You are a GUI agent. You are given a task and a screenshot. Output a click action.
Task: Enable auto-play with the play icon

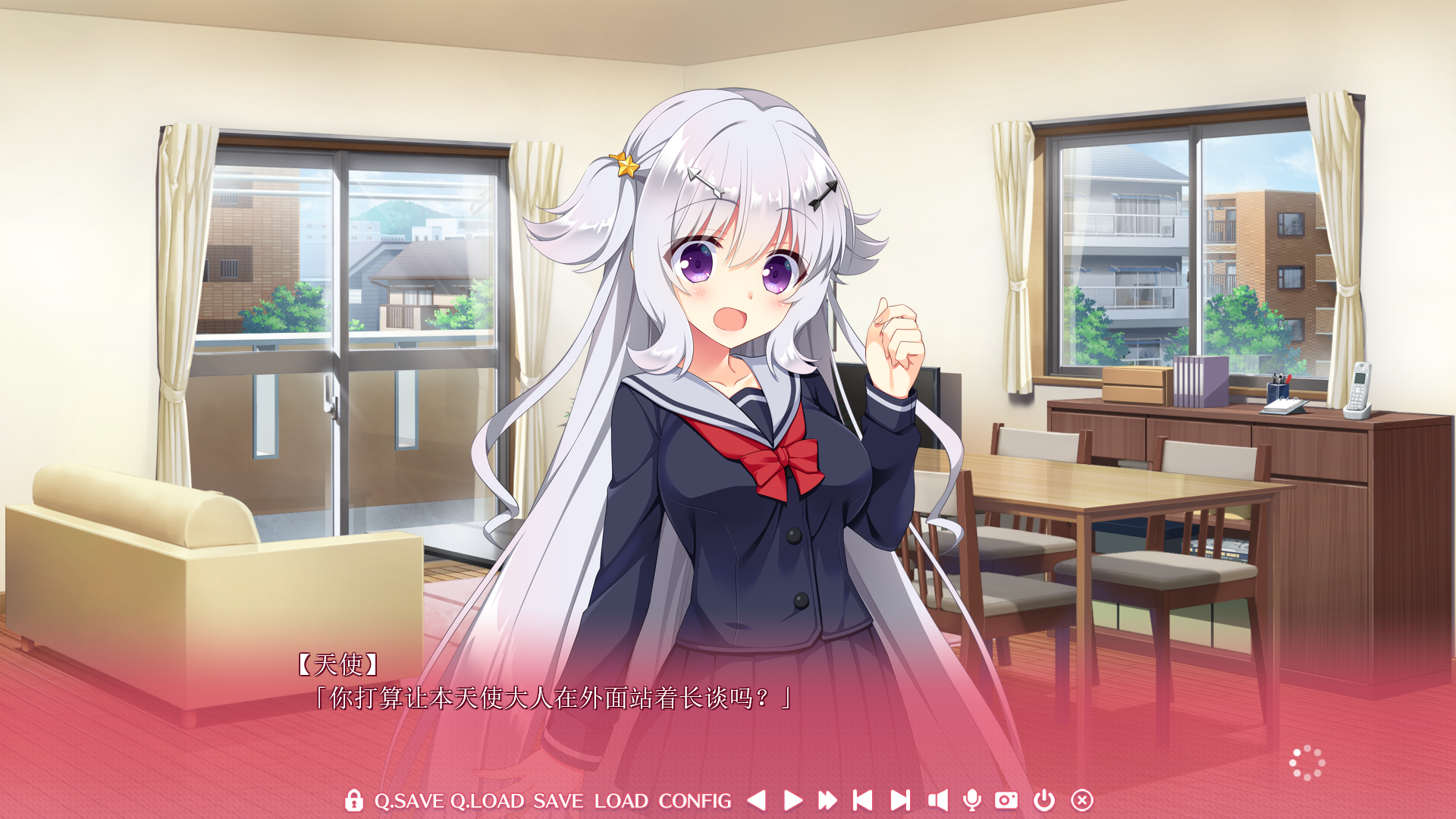coord(792,800)
